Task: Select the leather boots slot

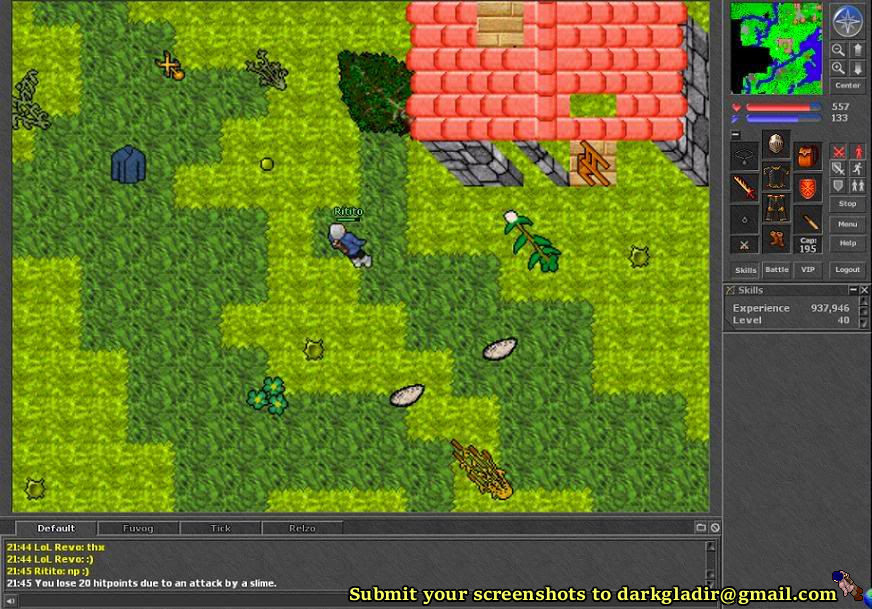Action: pyautogui.click(x=775, y=240)
